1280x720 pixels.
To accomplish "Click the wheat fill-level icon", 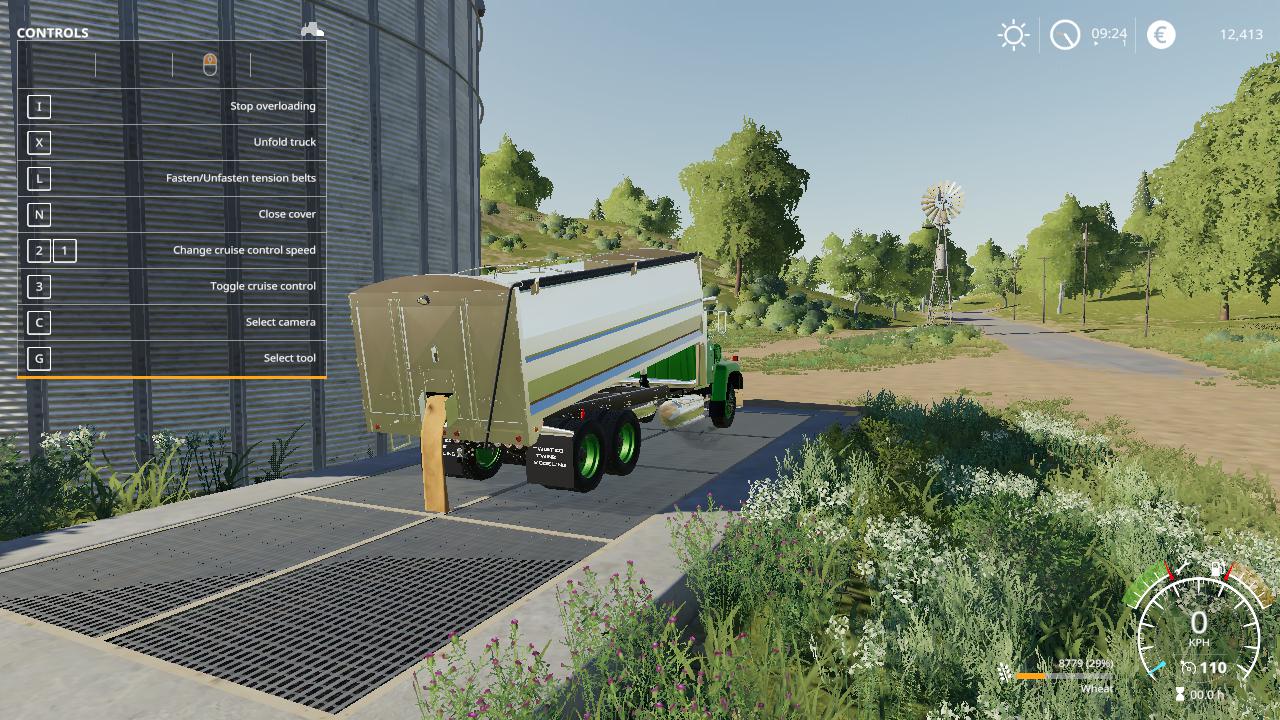I will [x=1004, y=671].
